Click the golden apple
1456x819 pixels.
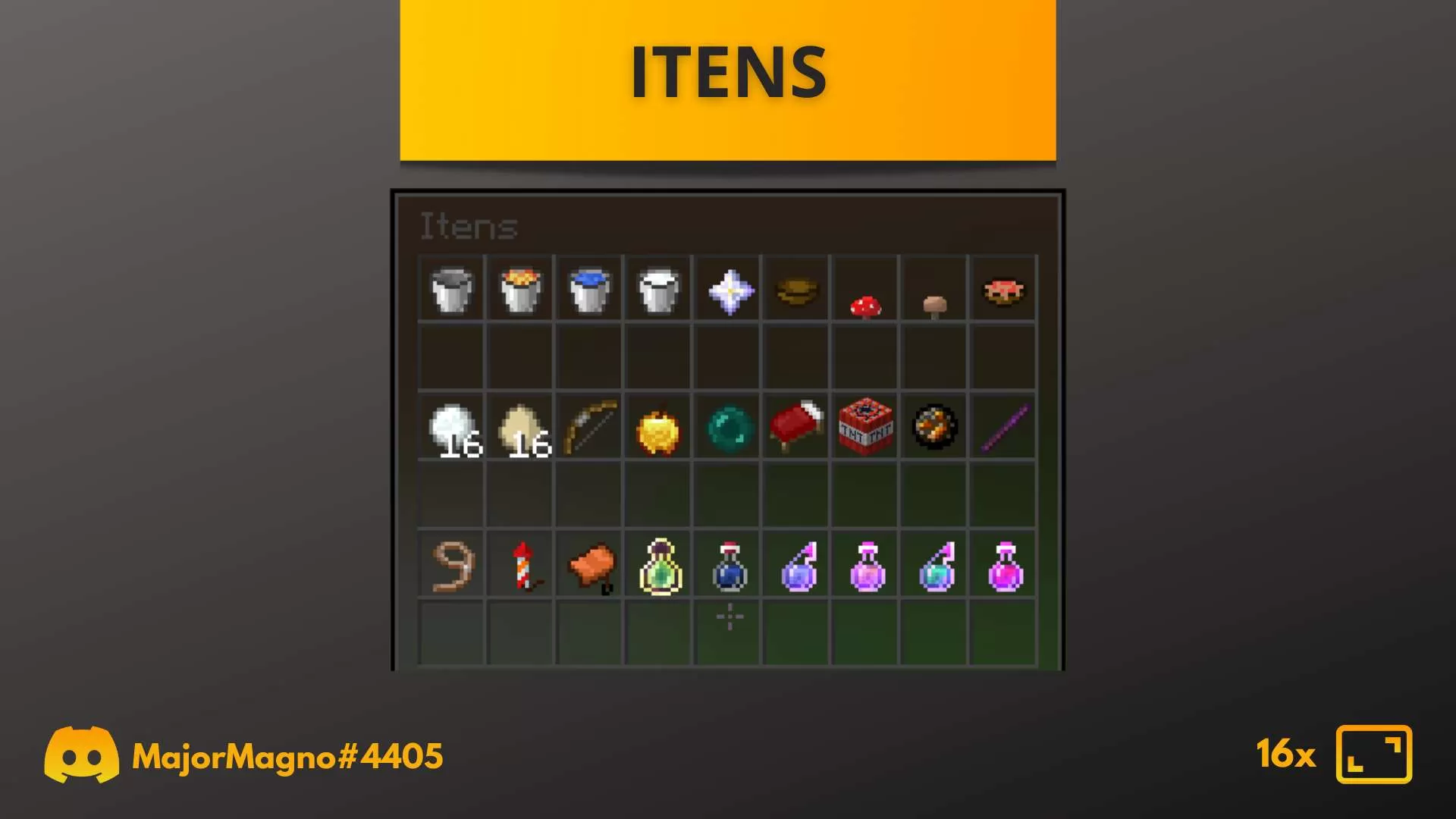[x=658, y=428]
